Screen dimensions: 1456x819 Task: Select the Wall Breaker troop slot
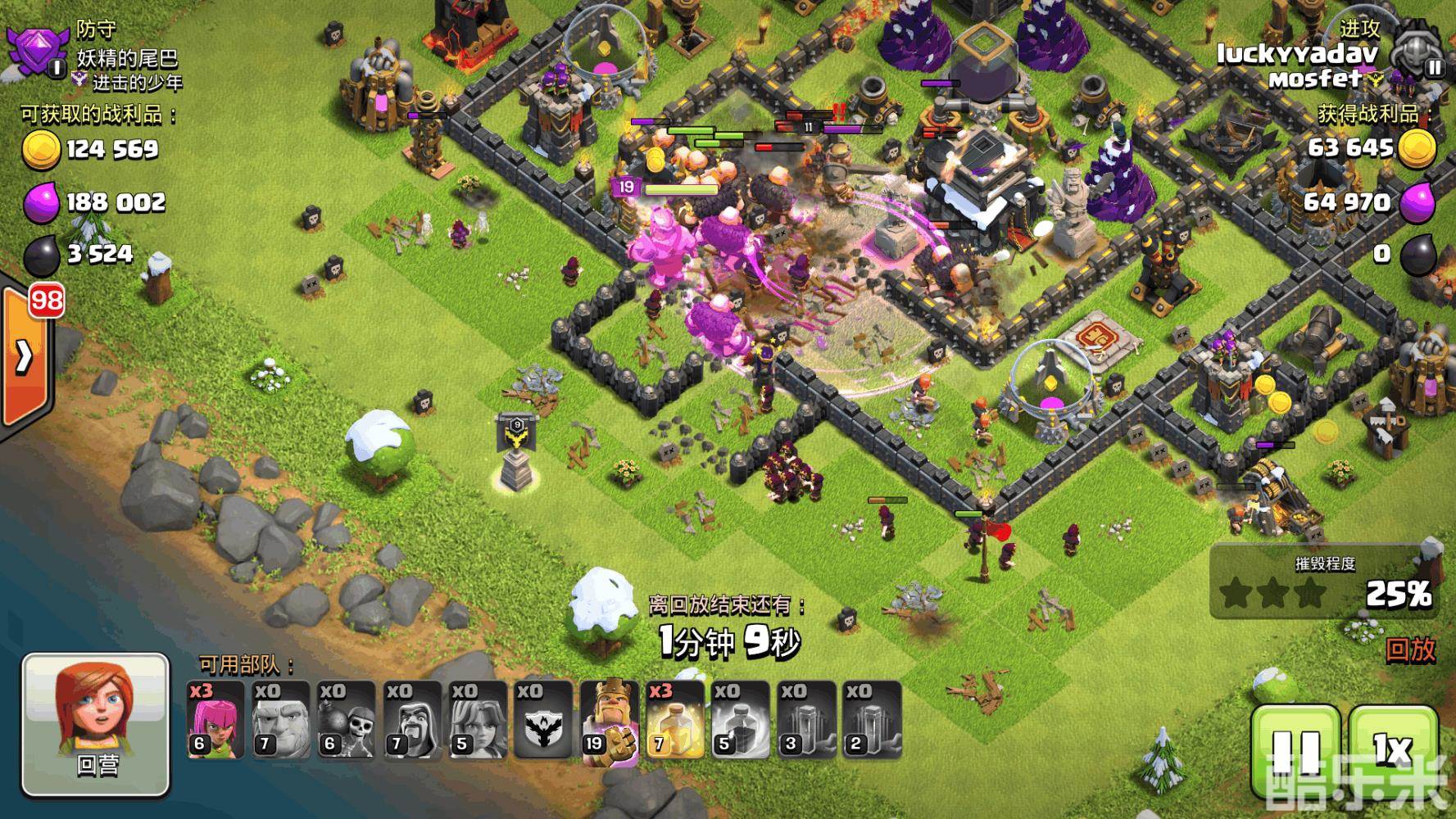coord(347,719)
